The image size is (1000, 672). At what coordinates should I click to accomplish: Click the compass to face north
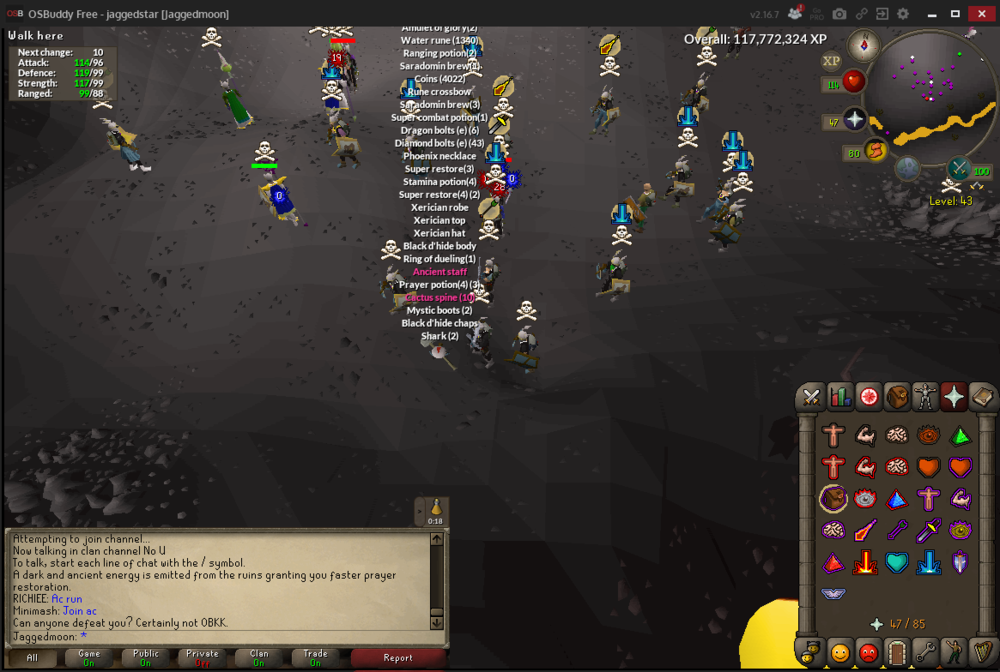[863, 45]
